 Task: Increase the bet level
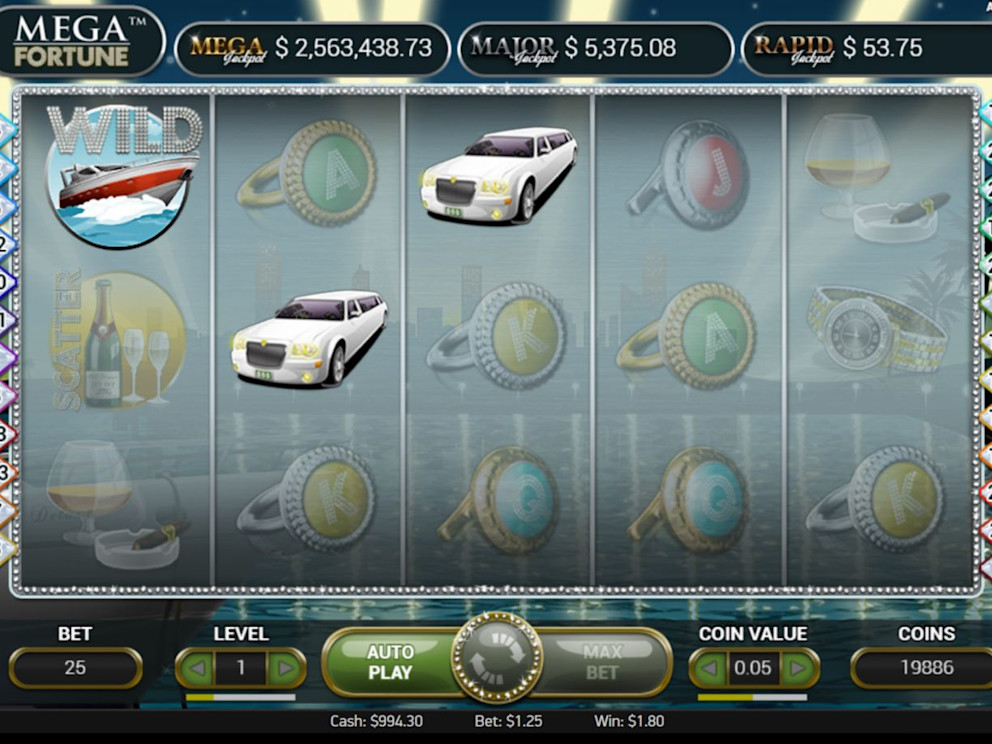coord(286,667)
